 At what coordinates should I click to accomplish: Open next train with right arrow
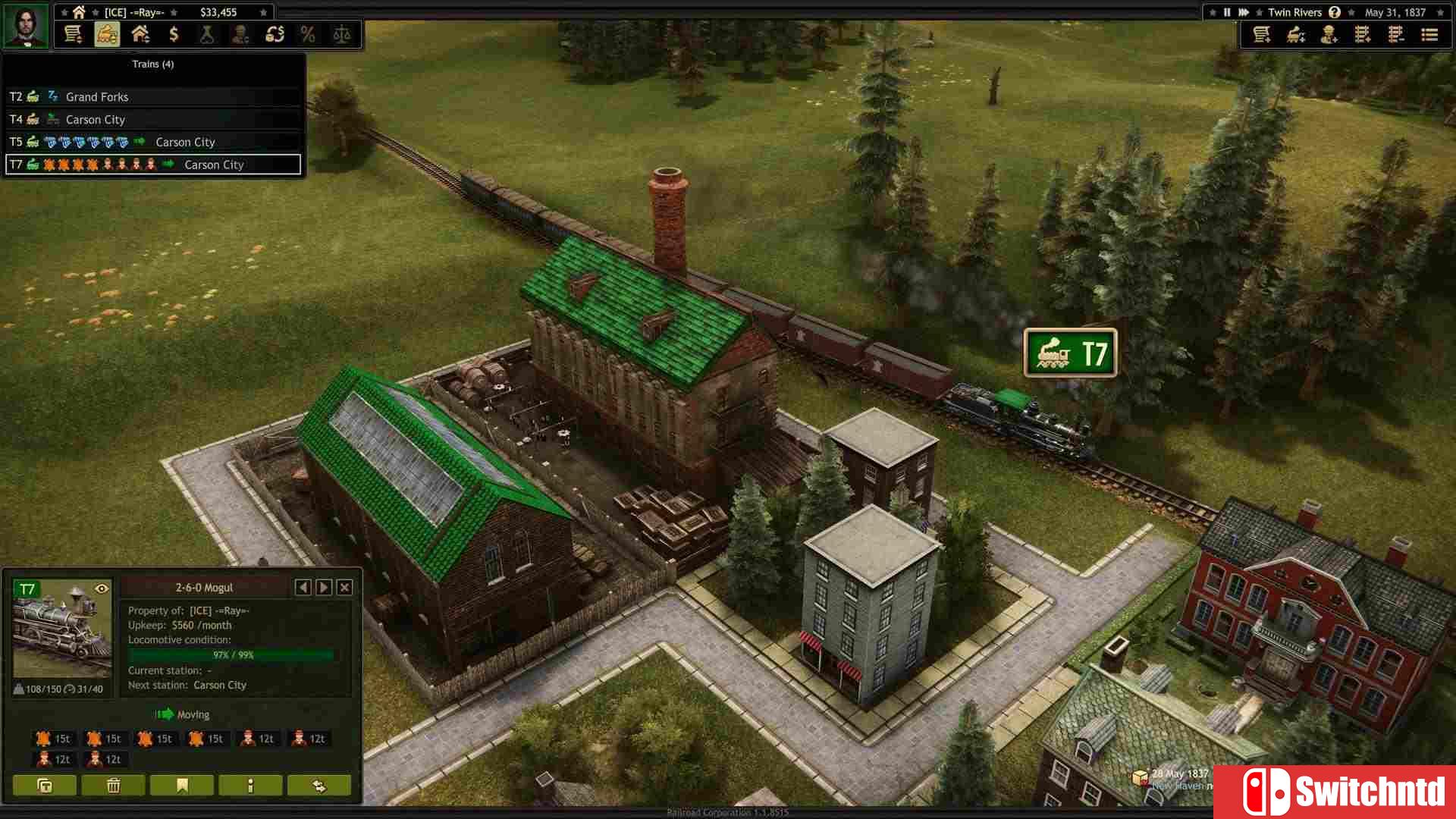323,587
